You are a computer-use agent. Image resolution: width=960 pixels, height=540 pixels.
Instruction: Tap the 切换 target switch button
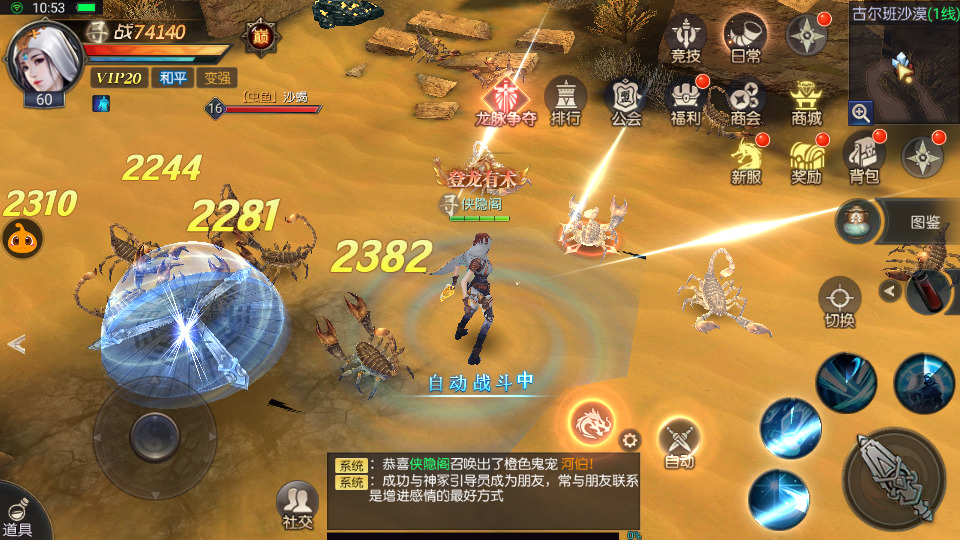pyautogui.click(x=840, y=303)
